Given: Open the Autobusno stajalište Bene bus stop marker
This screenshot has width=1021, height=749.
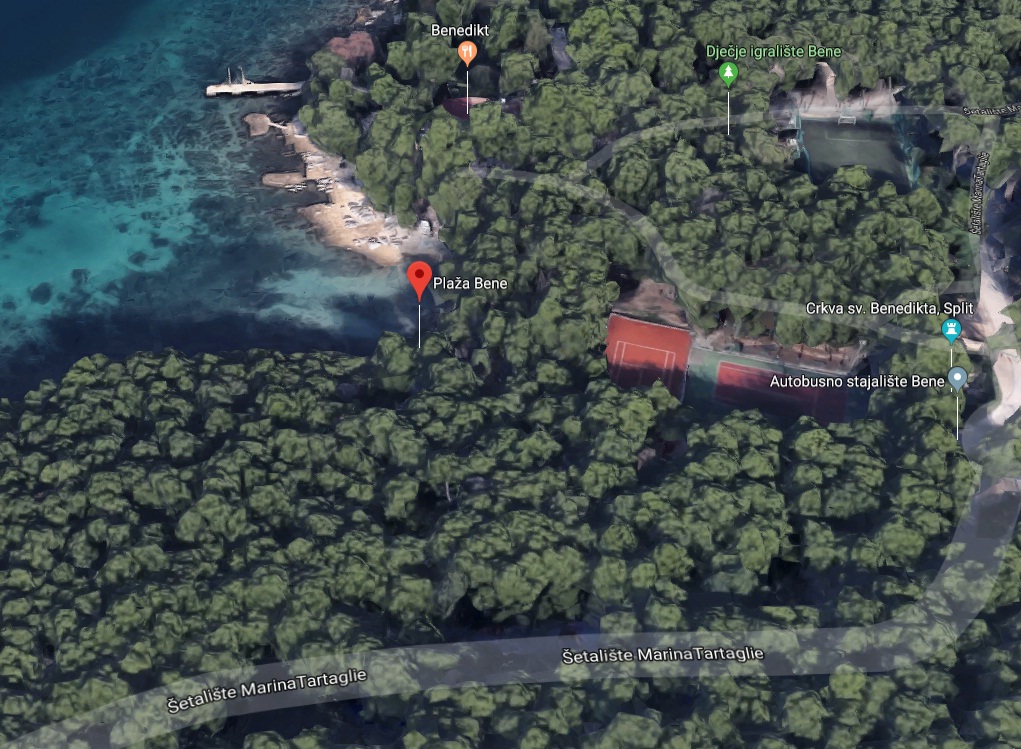Looking at the screenshot, I should click(x=957, y=378).
